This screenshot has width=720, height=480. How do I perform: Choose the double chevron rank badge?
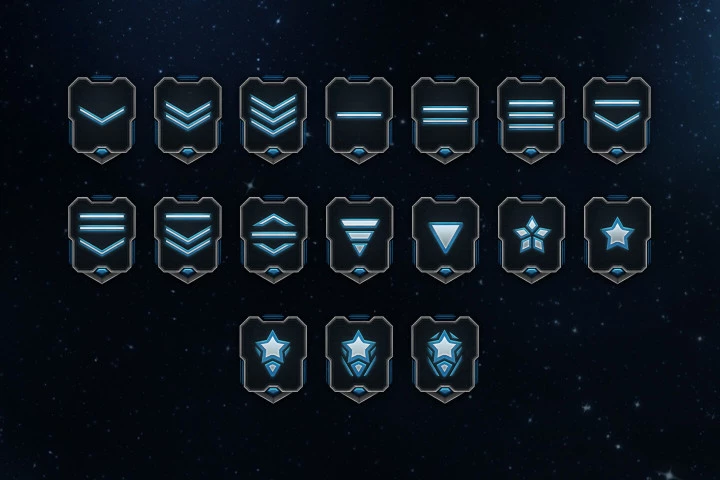click(x=188, y=116)
